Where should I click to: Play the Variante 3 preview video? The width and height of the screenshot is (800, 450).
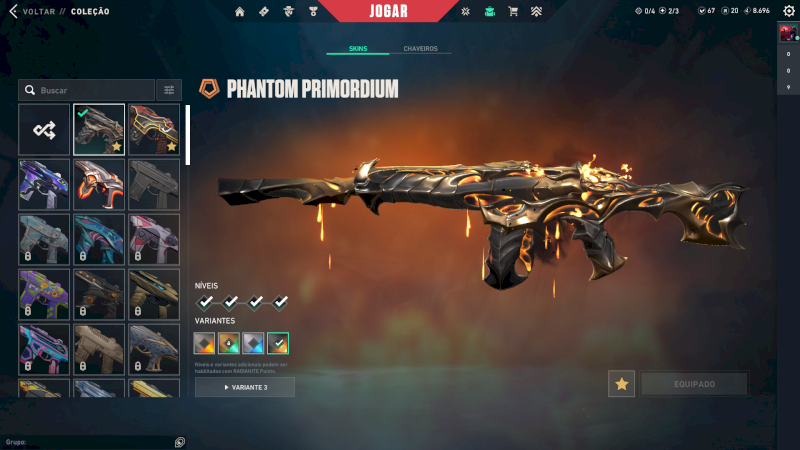[245, 387]
